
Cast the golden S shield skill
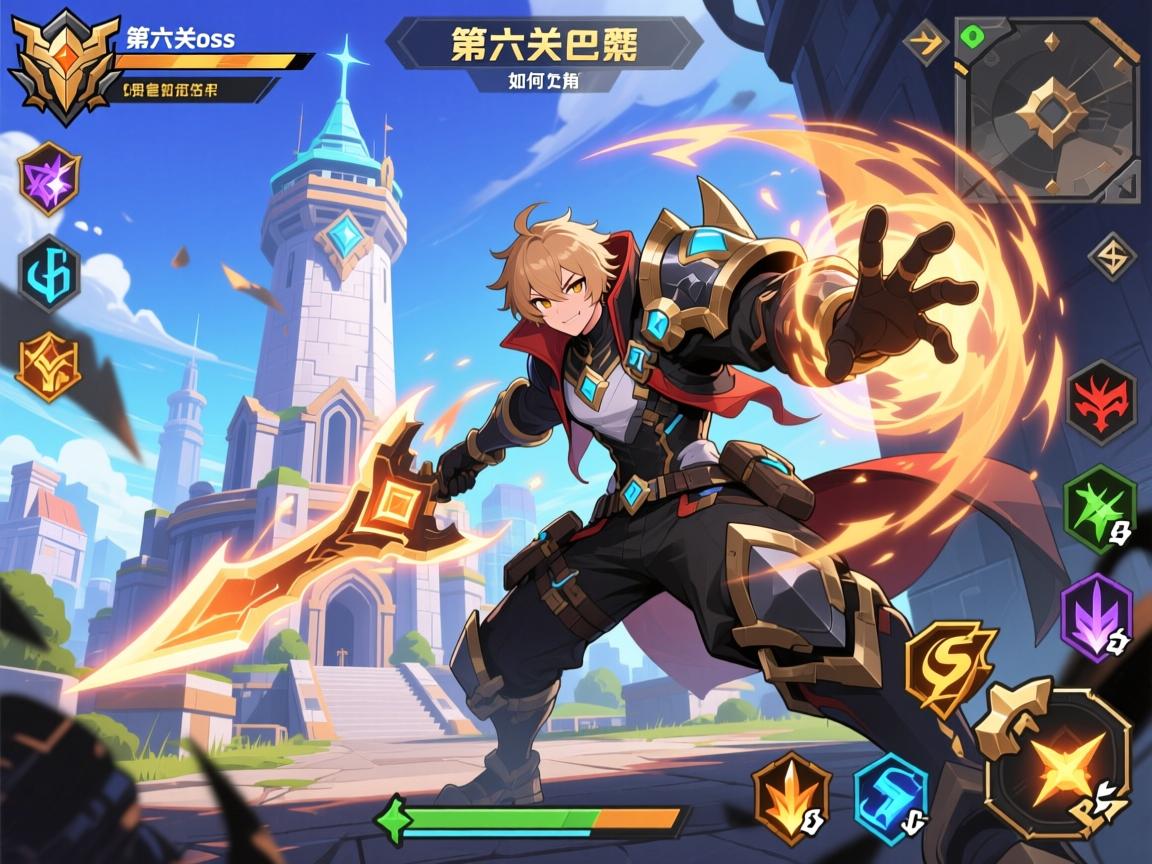950,668
